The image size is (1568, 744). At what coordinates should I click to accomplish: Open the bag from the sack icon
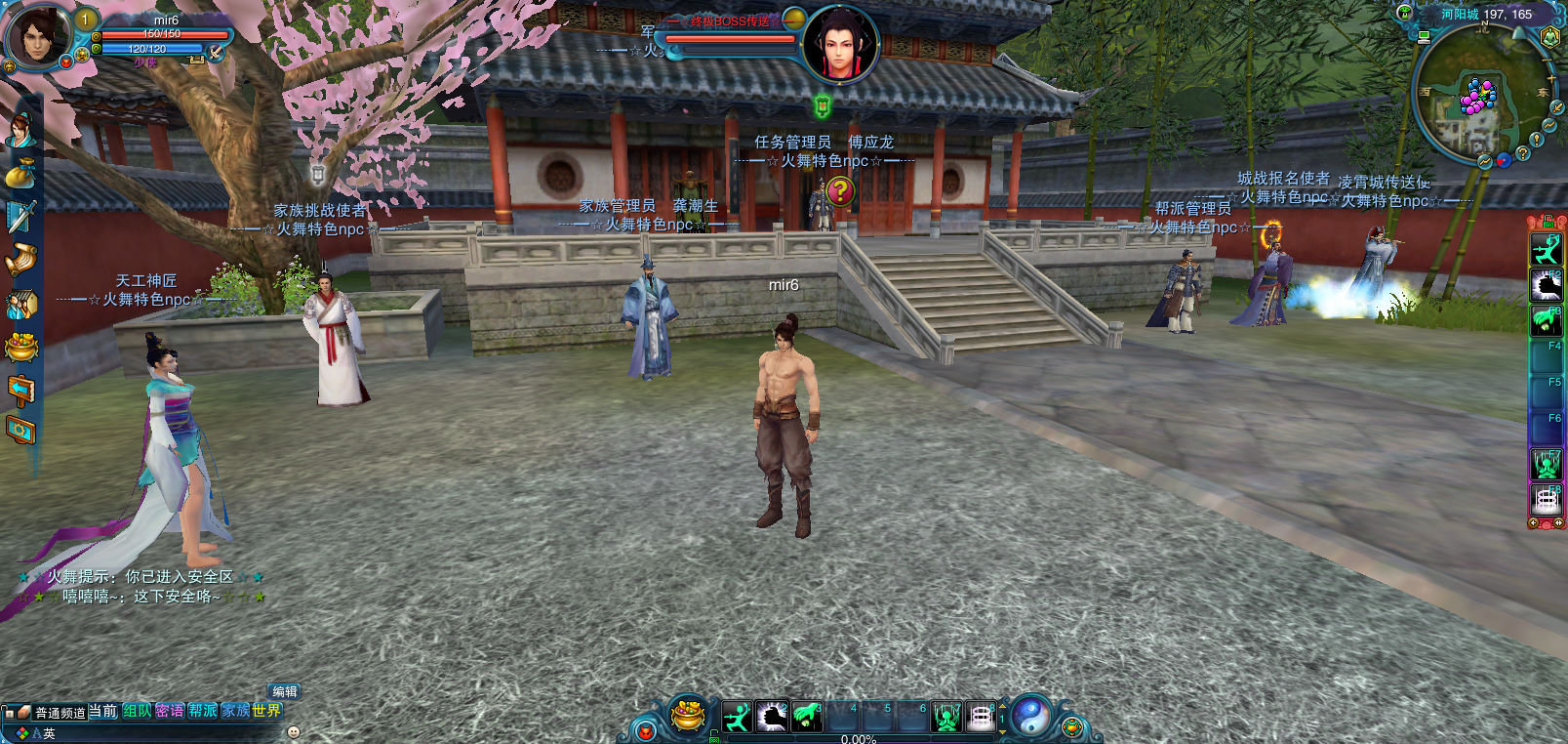20,174
